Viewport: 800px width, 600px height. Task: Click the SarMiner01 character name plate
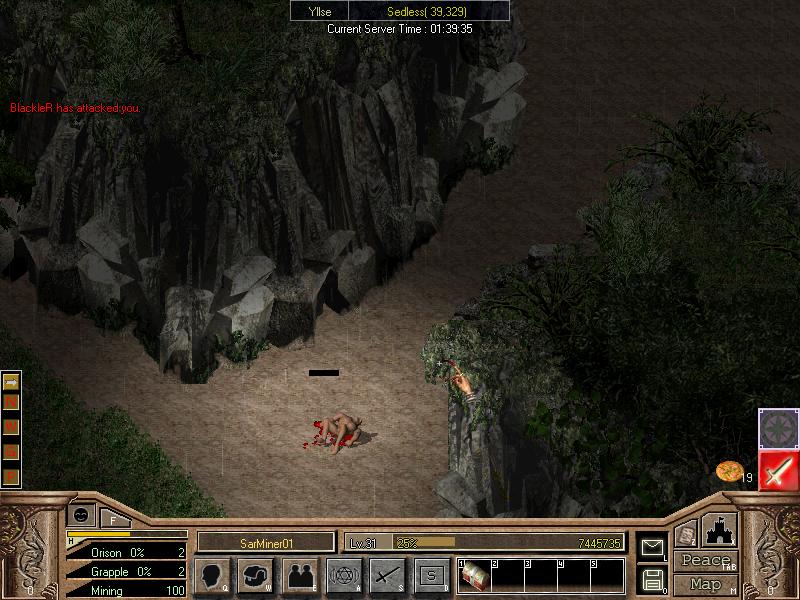[265, 542]
